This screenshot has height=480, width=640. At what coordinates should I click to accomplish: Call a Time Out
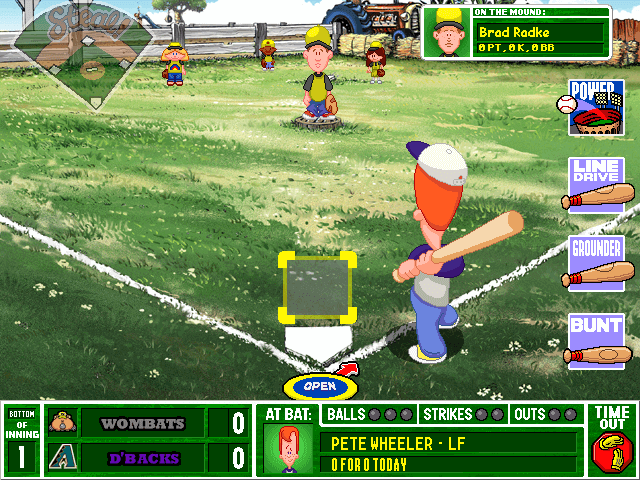(x=612, y=440)
